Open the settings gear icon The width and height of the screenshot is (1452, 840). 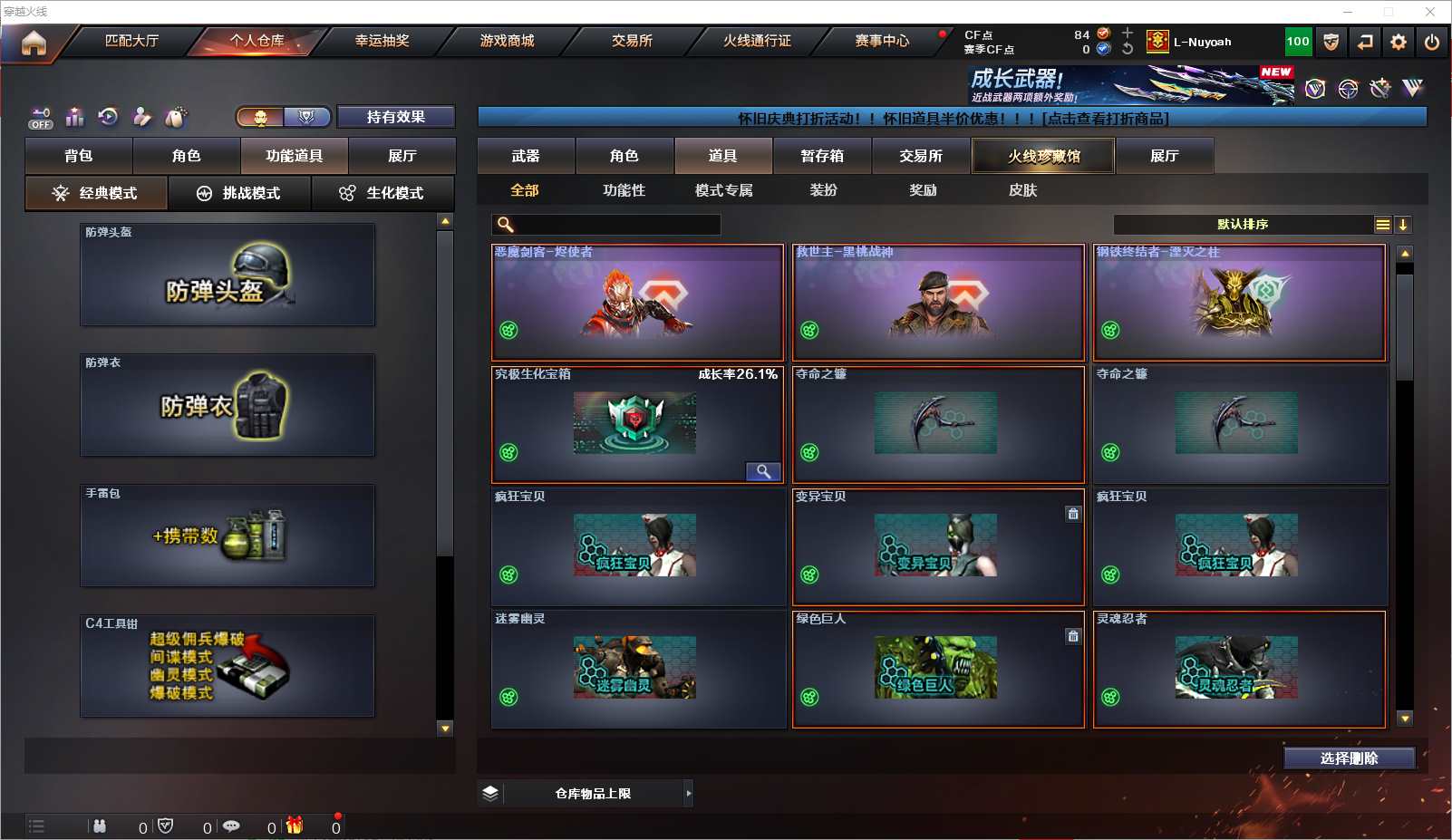click(1399, 43)
